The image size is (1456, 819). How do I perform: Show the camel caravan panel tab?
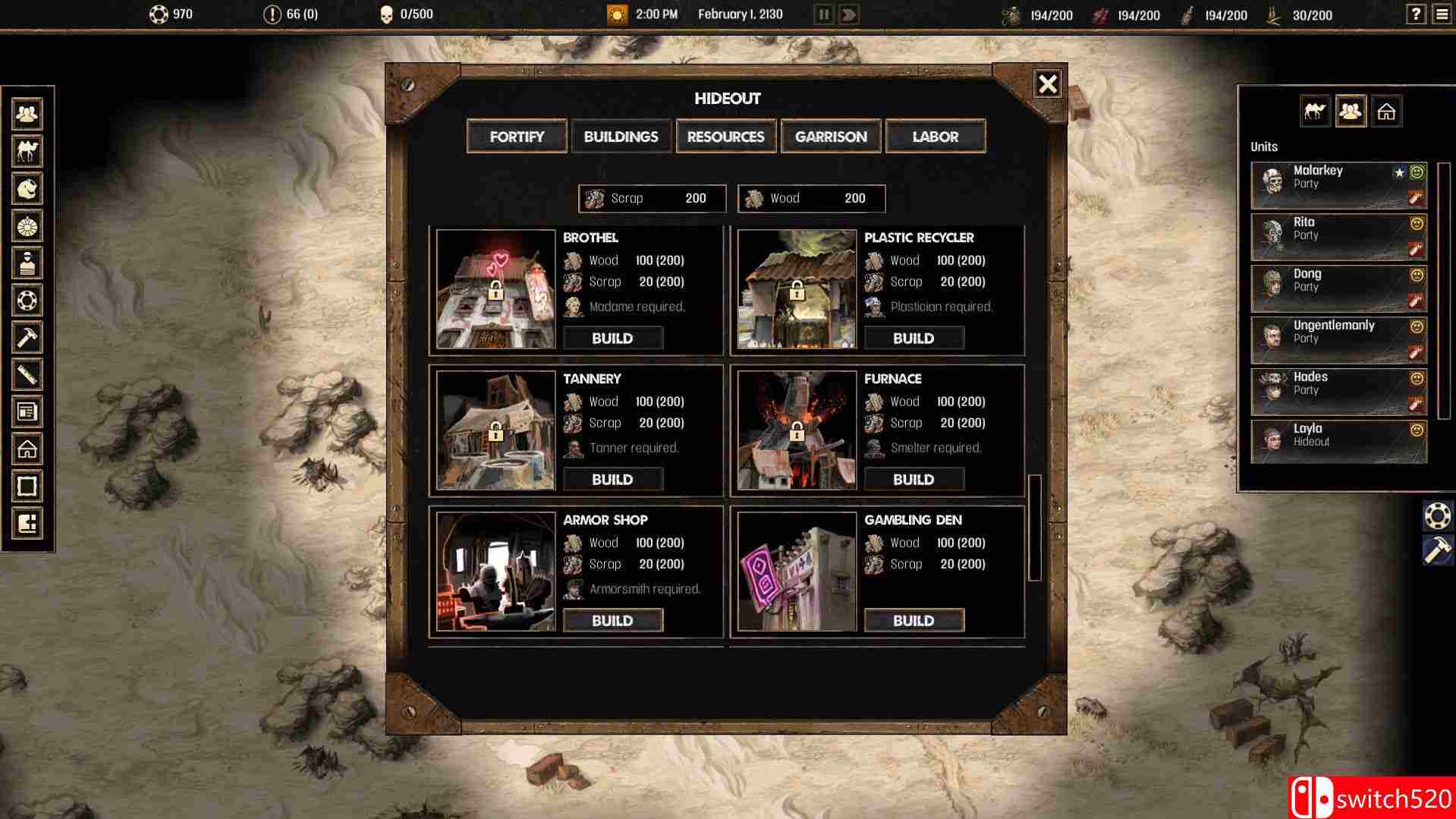pos(1315,112)
